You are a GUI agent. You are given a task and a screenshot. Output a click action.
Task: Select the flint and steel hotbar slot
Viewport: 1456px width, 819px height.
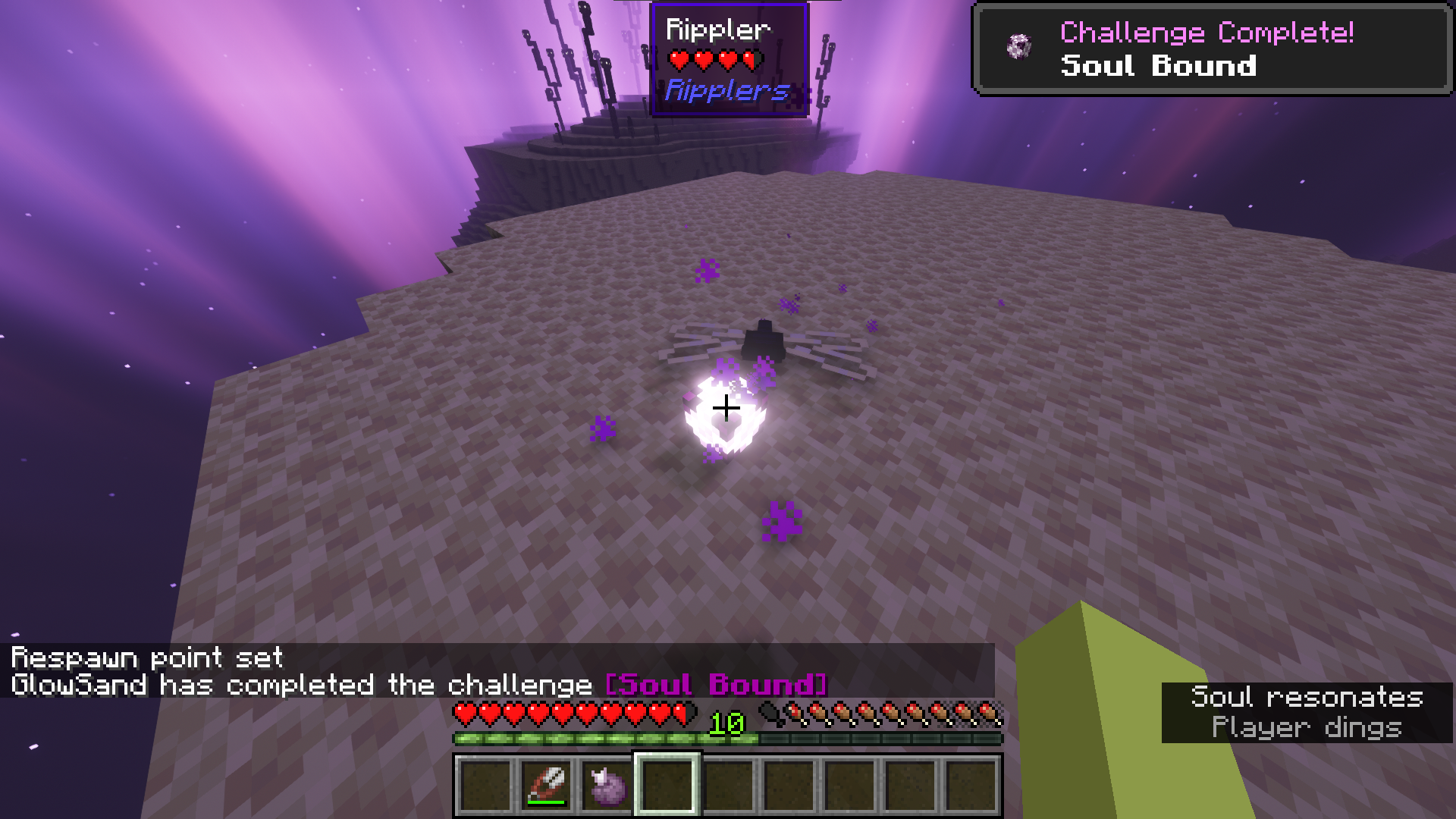546,785
